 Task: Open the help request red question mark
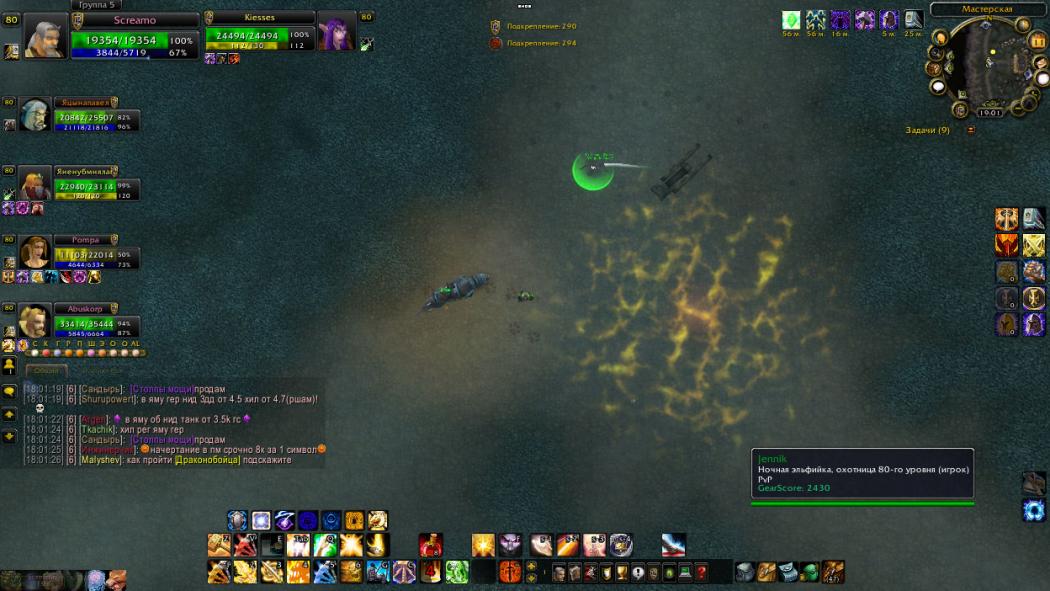click(701, 573)
